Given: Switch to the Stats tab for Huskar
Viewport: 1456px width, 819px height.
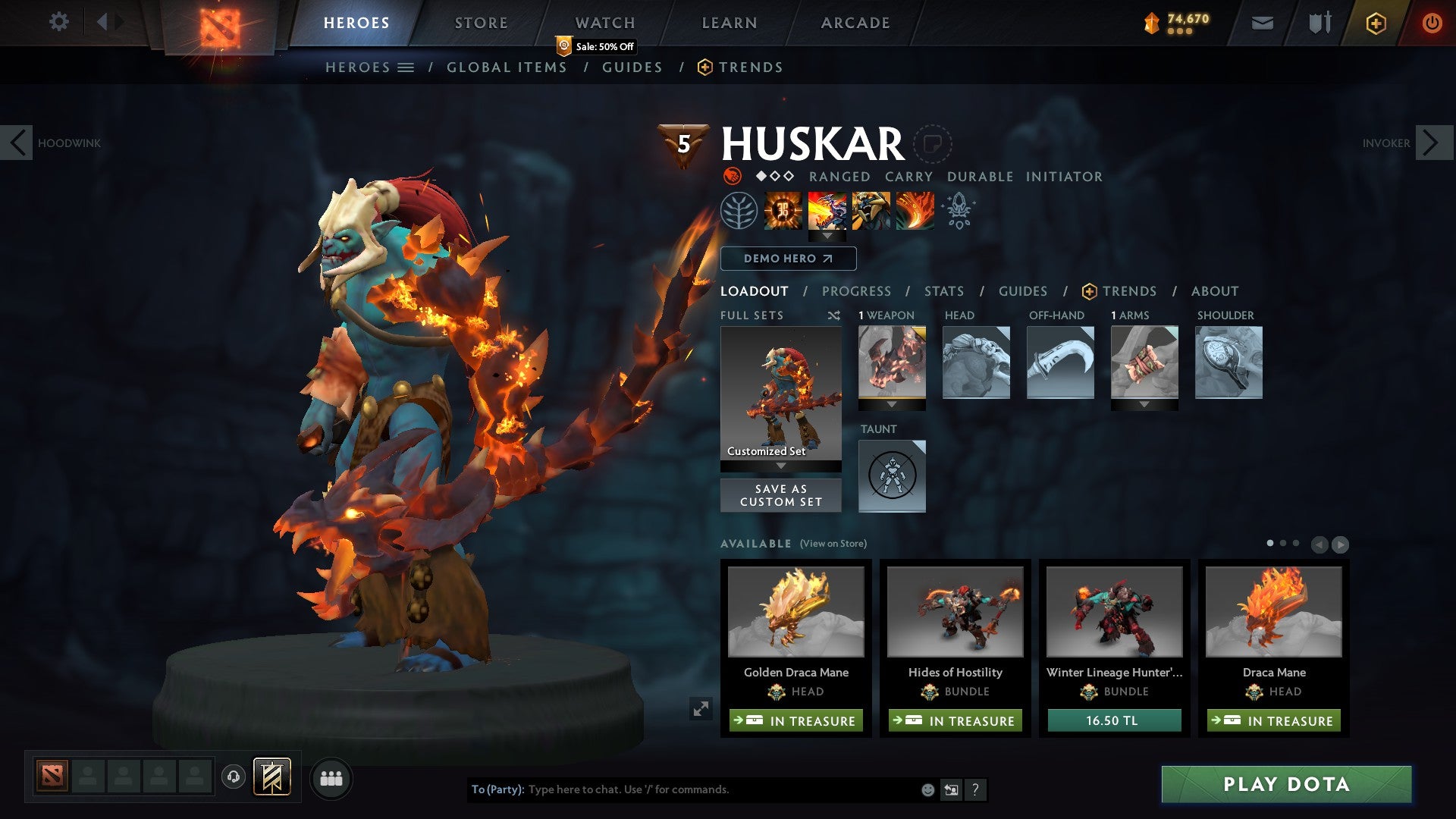Looking at the screenshot, I should coord(943,291).
